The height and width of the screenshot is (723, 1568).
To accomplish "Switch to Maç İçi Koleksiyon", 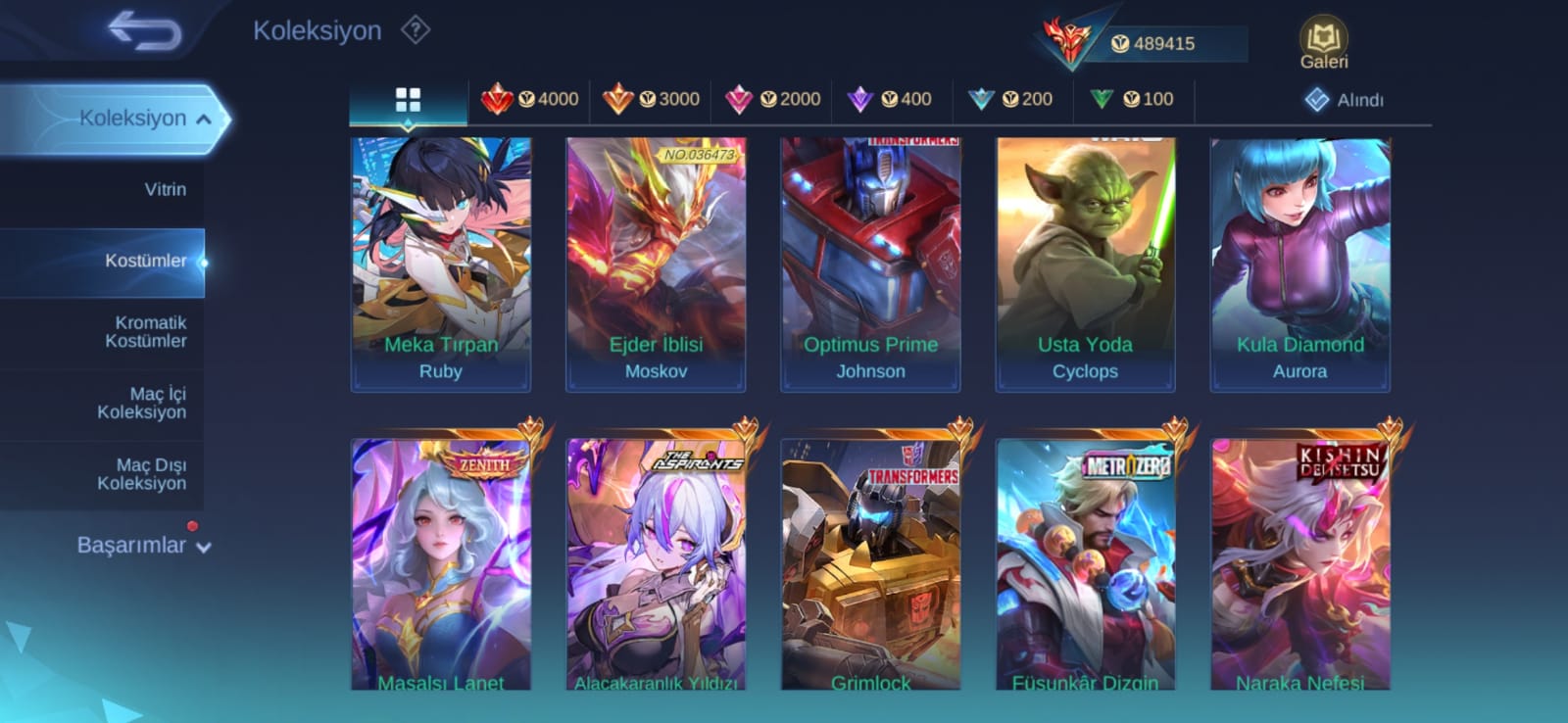I will (143, 403).
